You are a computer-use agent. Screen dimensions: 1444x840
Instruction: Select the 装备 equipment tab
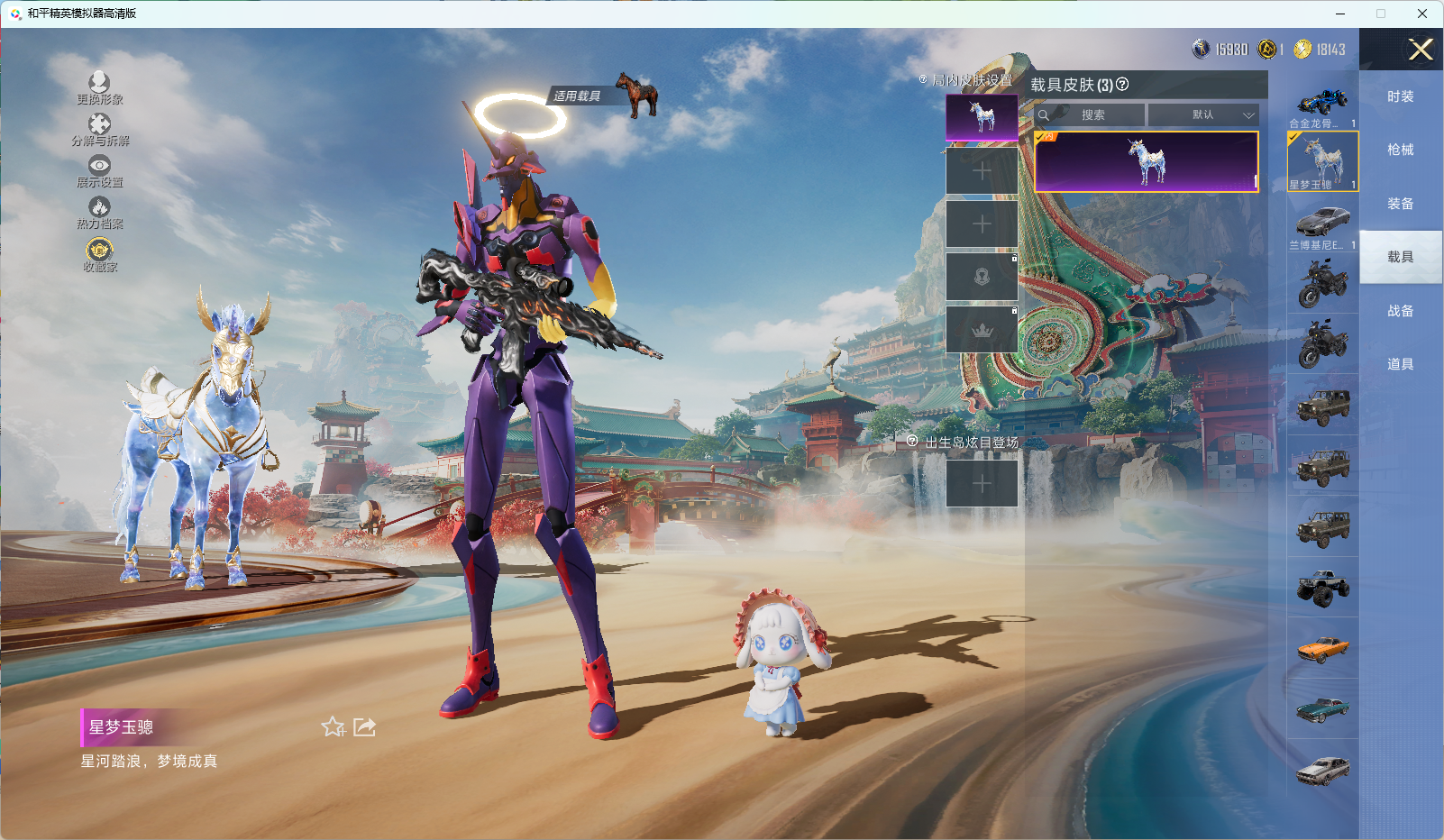click(1400, 204)
